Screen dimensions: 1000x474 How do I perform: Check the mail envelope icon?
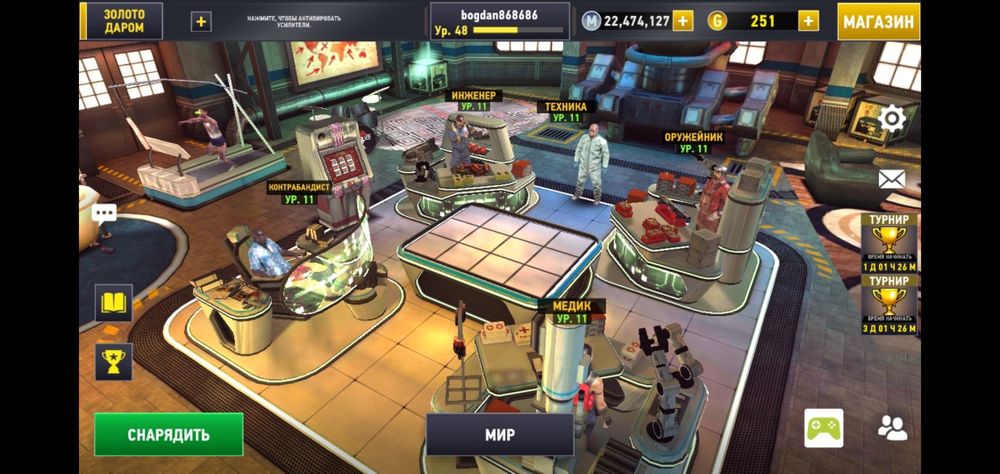click(x=891, y=179)
